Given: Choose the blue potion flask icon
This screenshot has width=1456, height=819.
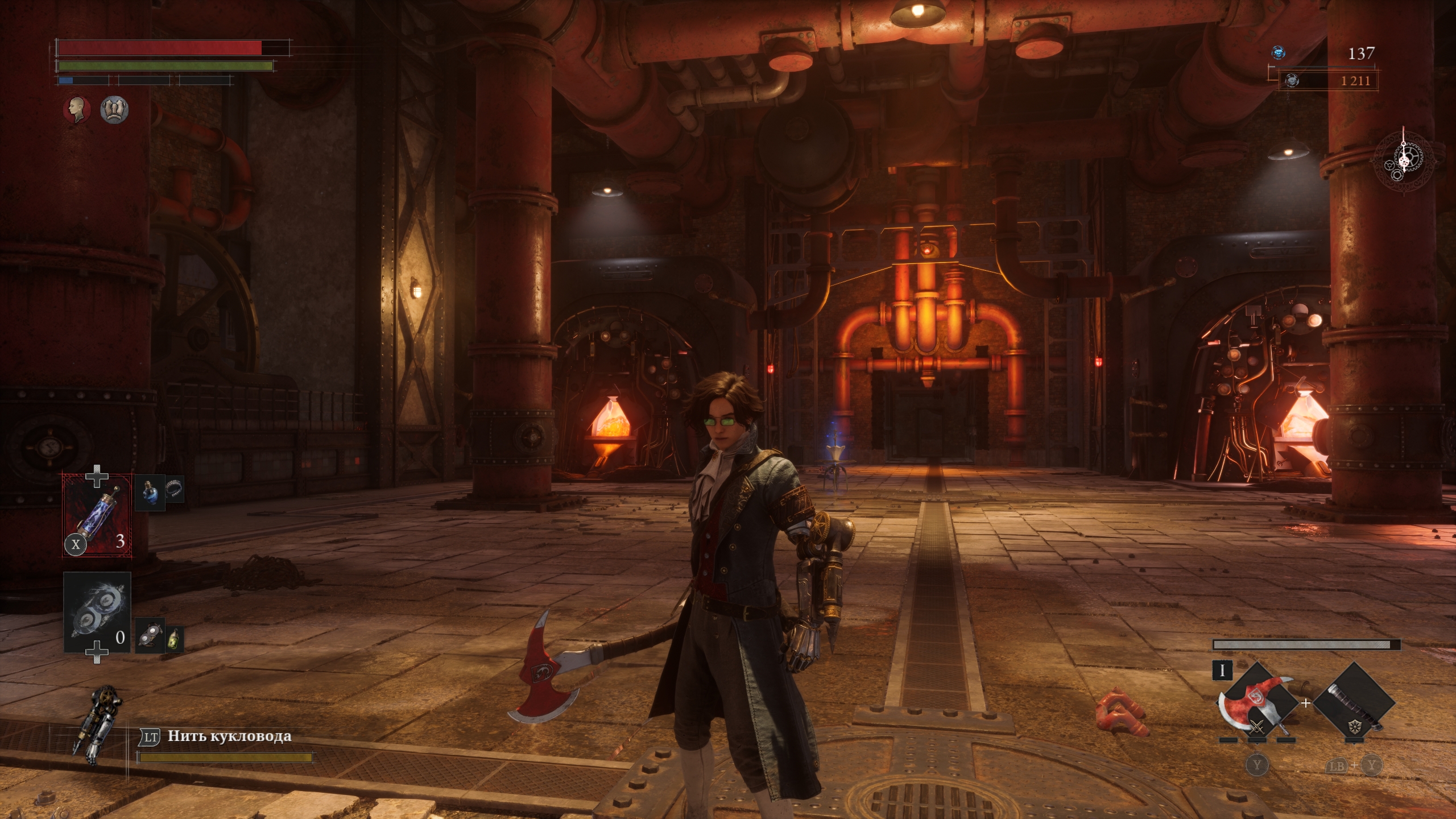Looking at the screenshot, I should tap(150, 491).
